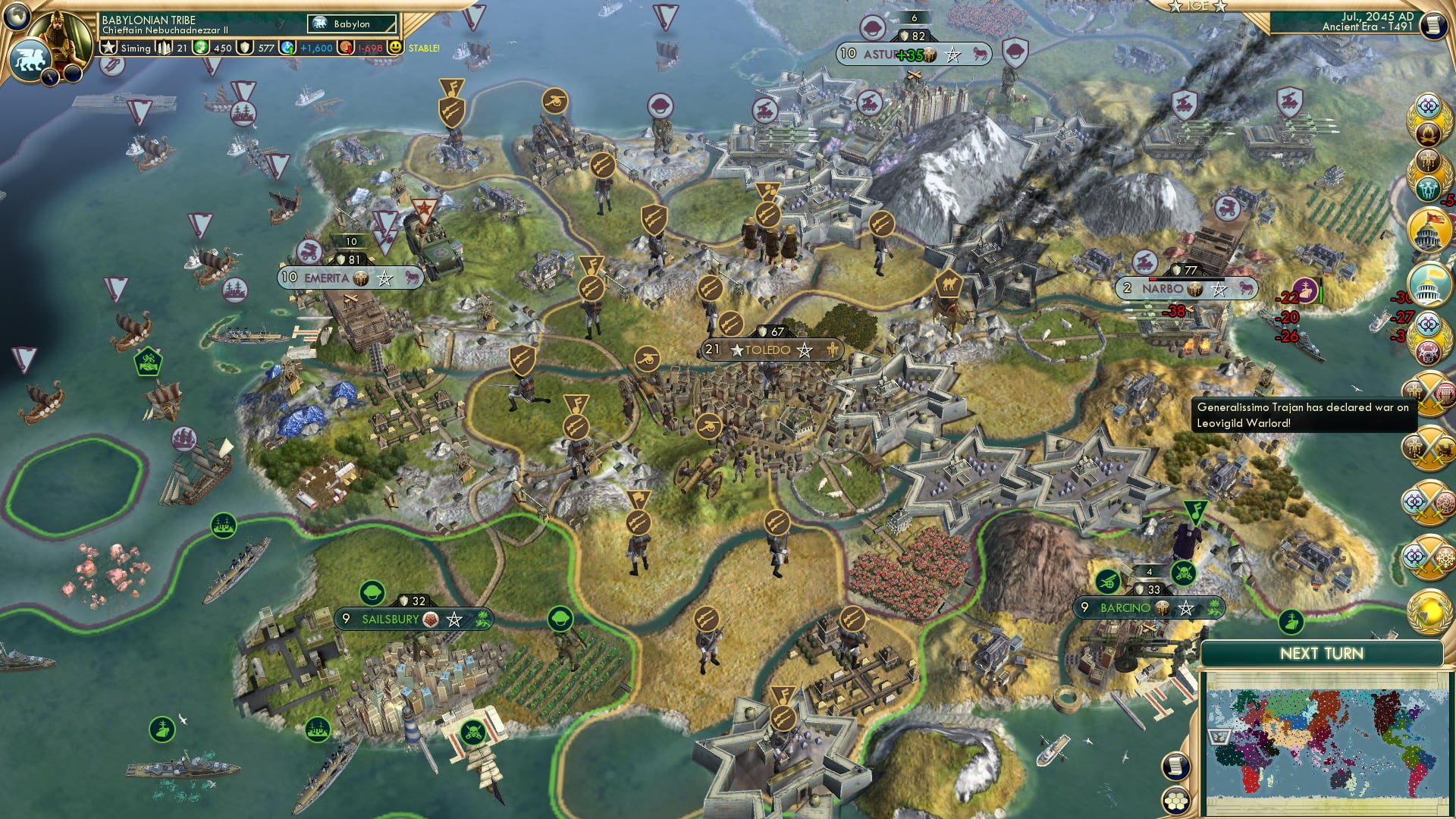Click the science icon showing +1,600
Screen dimensions: 1456x819
(x=287, y=48)
